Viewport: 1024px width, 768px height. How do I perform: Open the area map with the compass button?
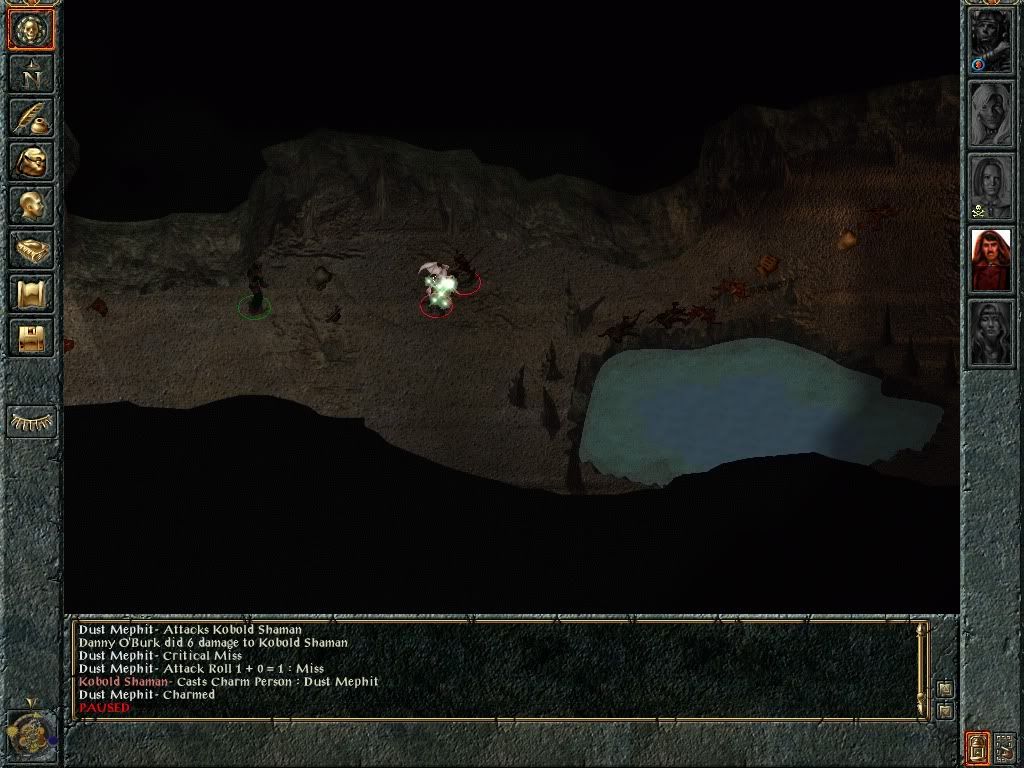32,74
